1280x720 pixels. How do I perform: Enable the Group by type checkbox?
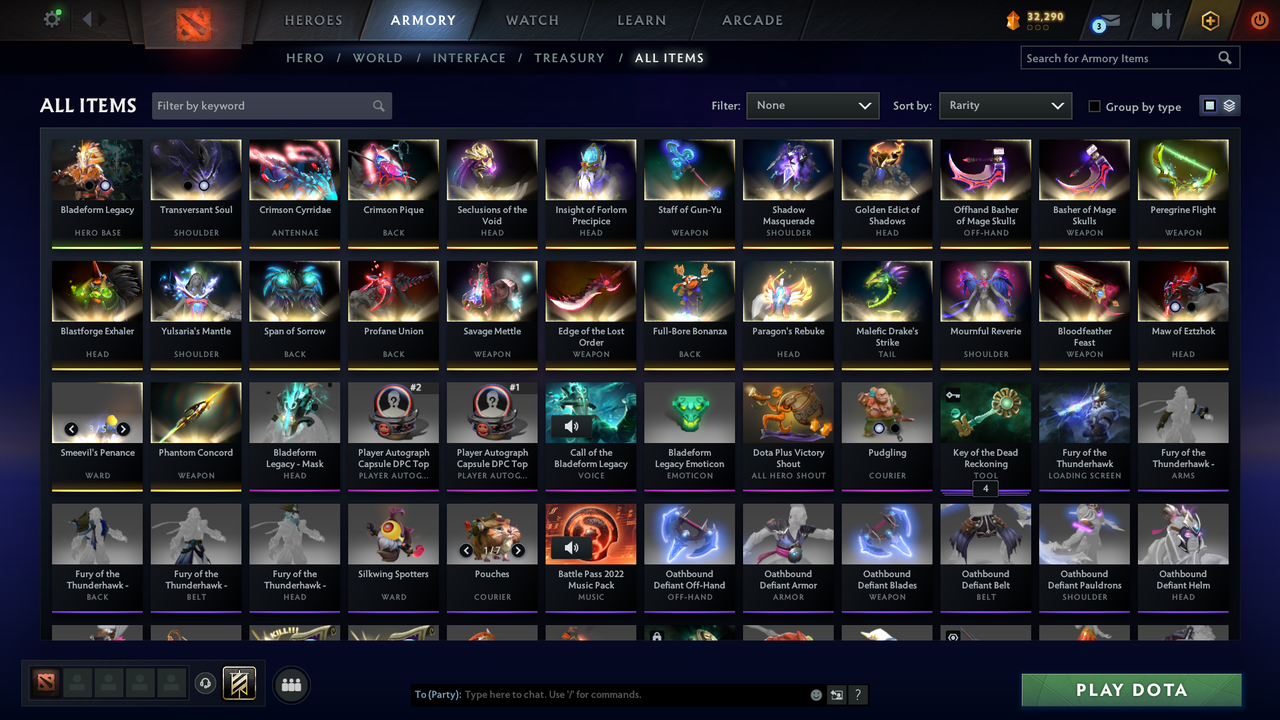[1095, 106]
